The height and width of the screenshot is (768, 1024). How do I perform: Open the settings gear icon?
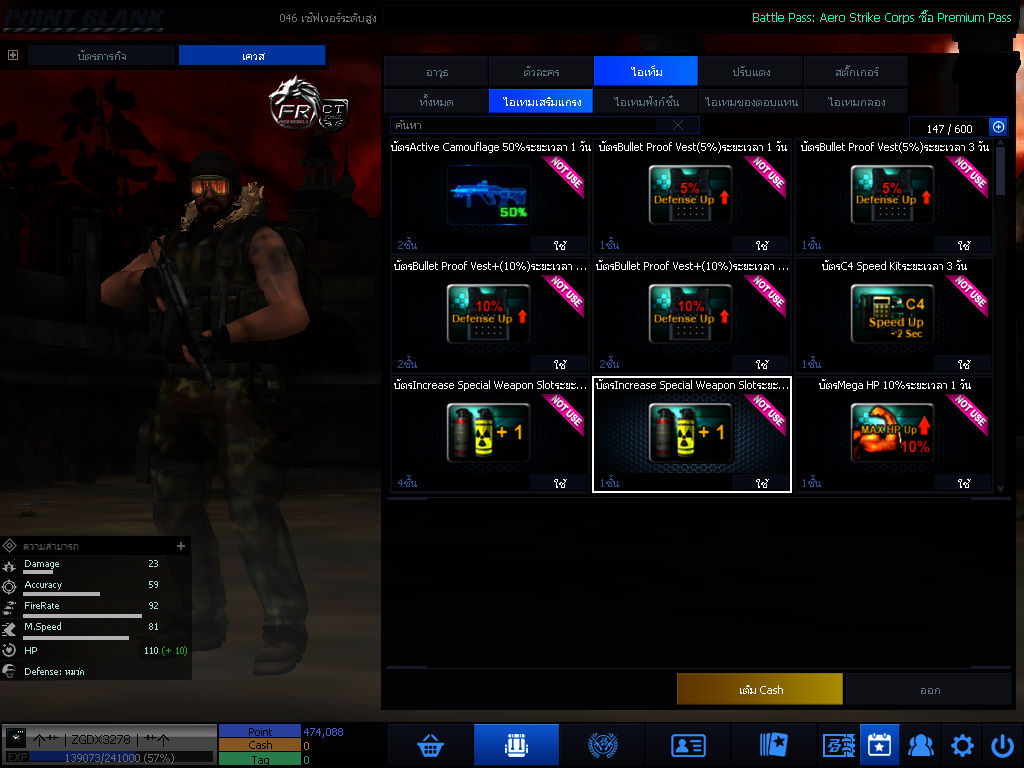(x=962, y=745)
